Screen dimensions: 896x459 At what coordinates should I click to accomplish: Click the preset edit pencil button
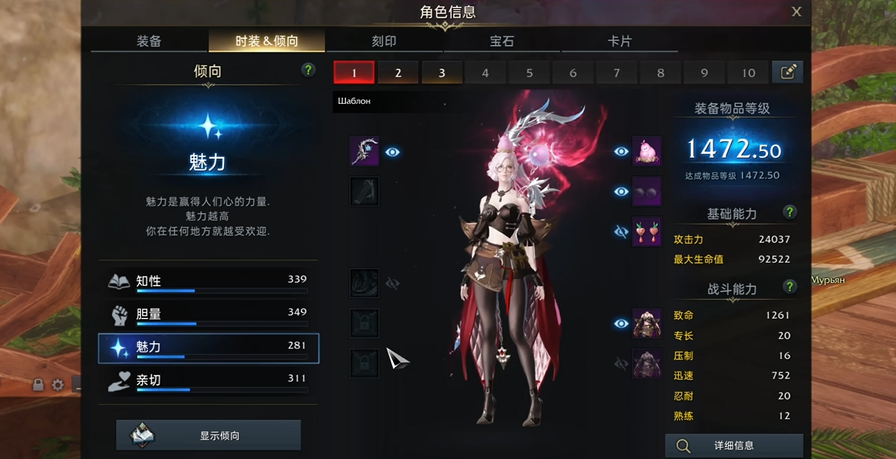click(x=787, y=72)
